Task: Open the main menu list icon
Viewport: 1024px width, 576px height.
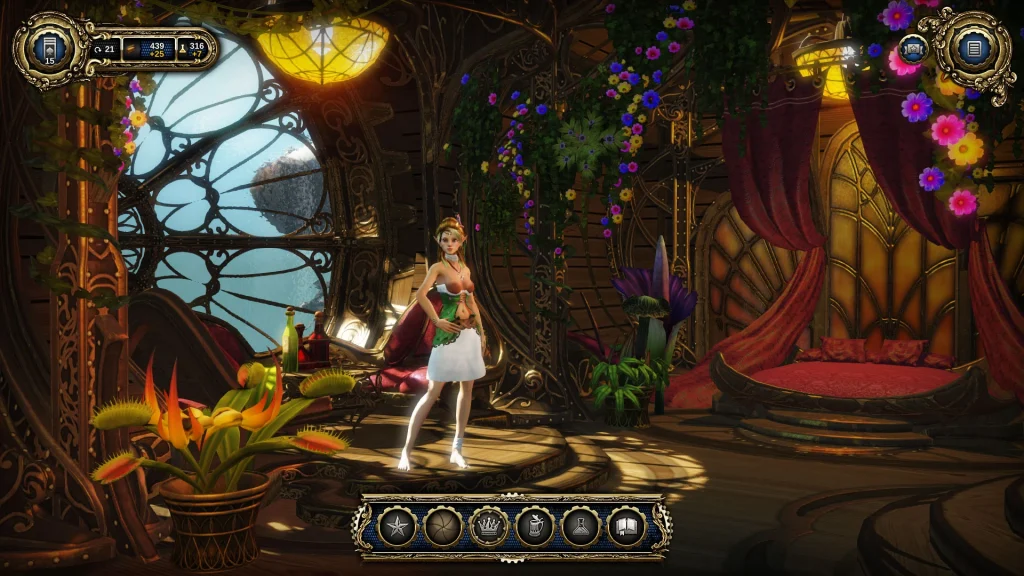Action: coord(973,47)
